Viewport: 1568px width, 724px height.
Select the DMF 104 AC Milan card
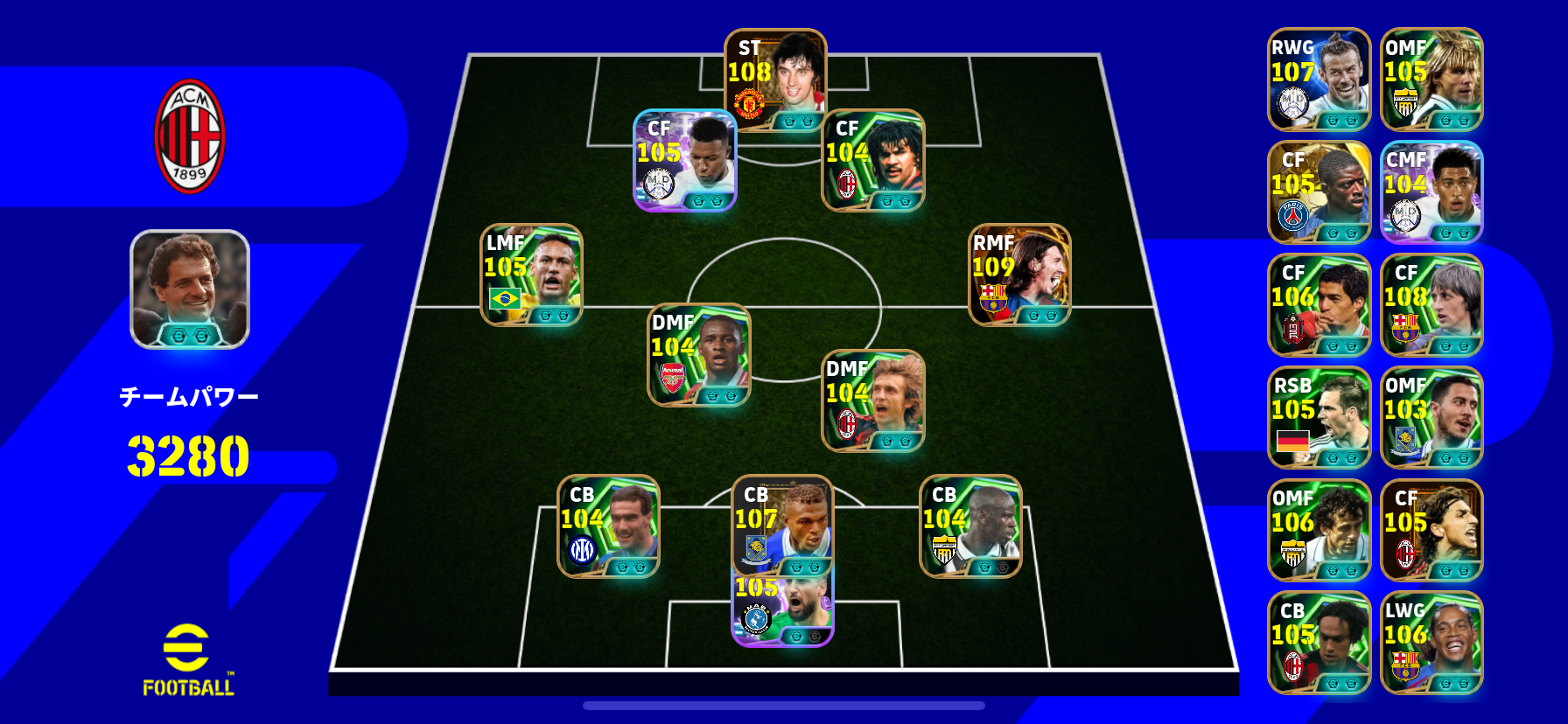click(x=872, y=400)
